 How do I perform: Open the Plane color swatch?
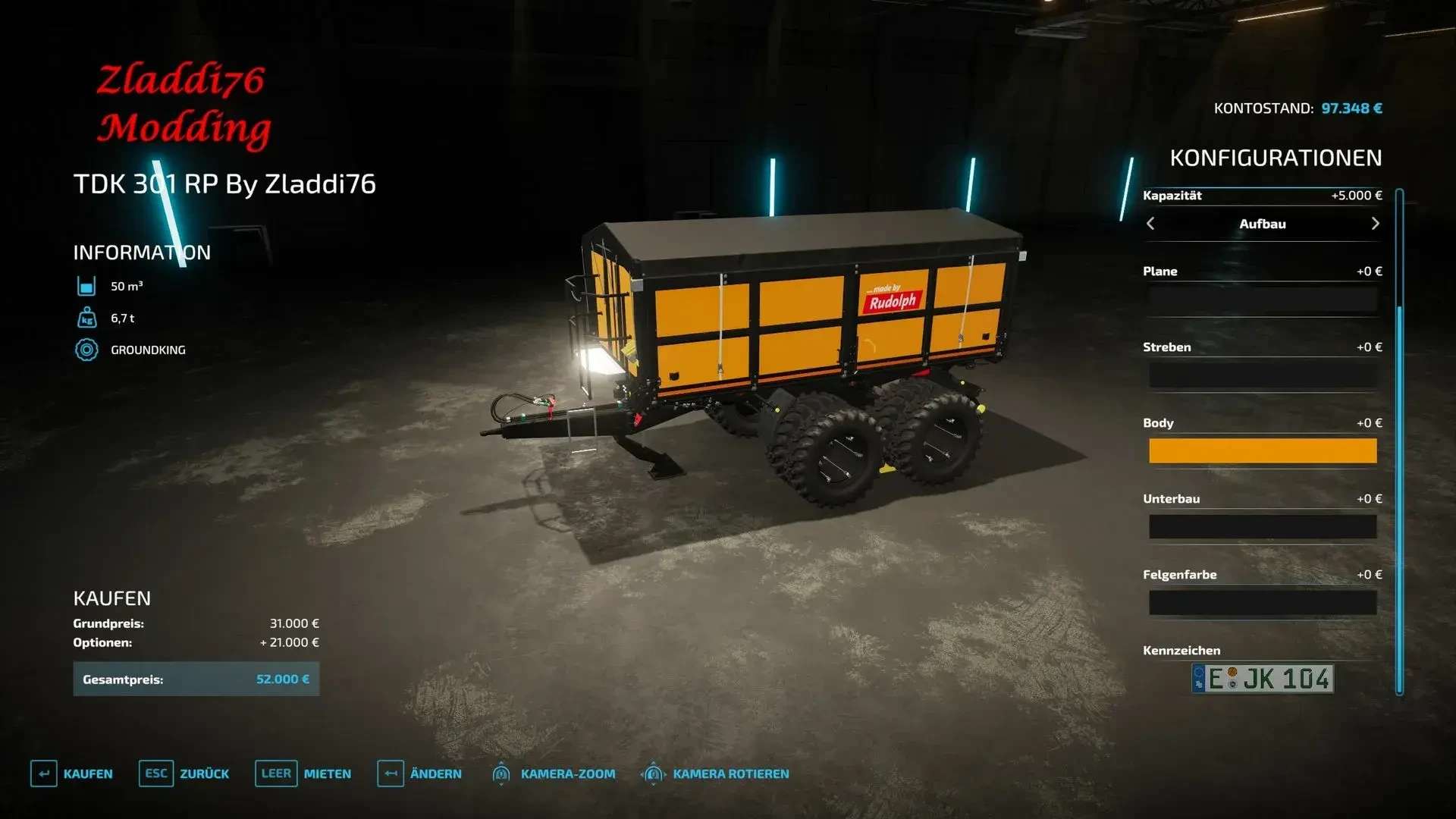(x=1263, y=300)
